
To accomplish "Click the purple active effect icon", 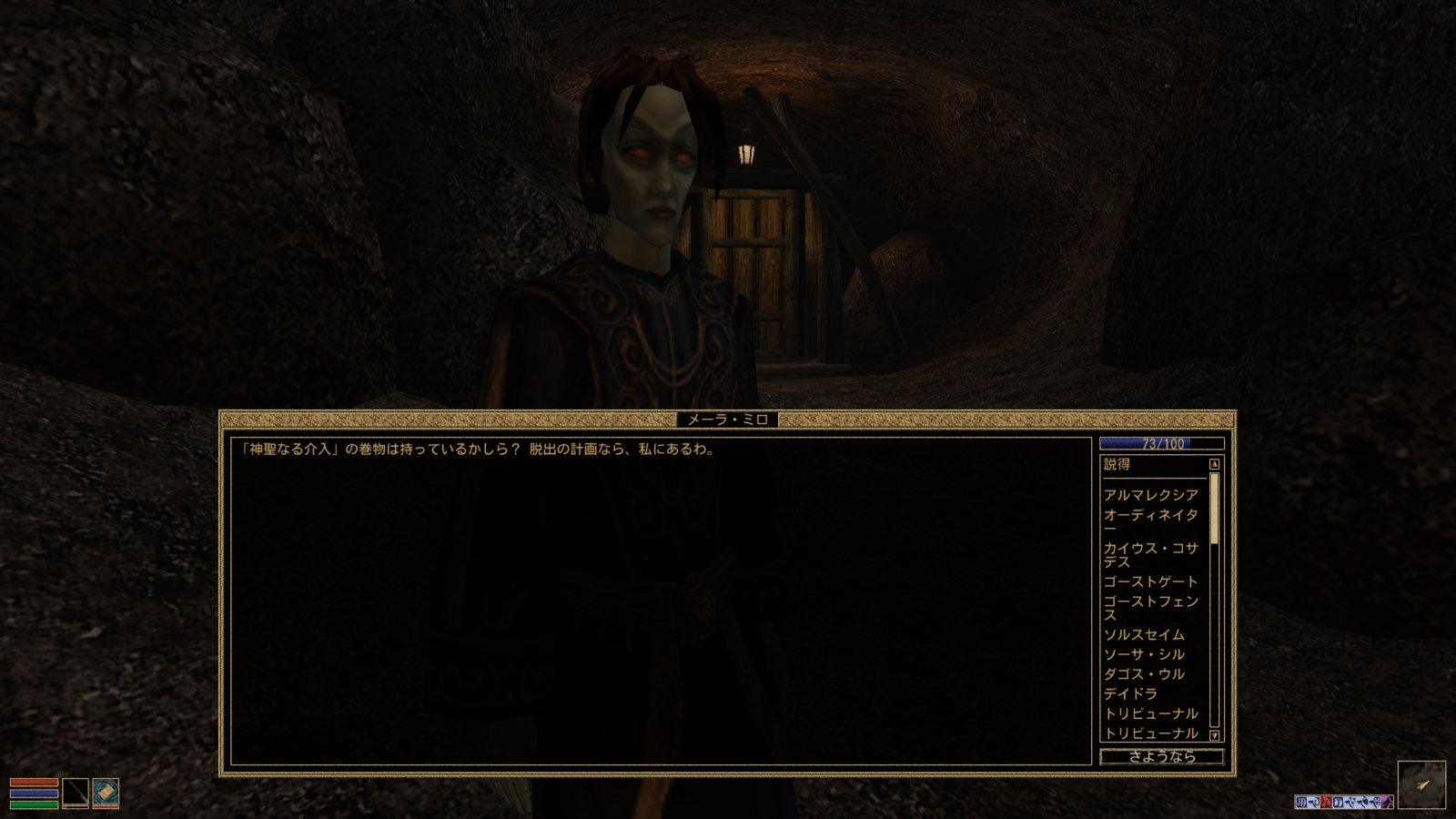I will [1387, 801].
